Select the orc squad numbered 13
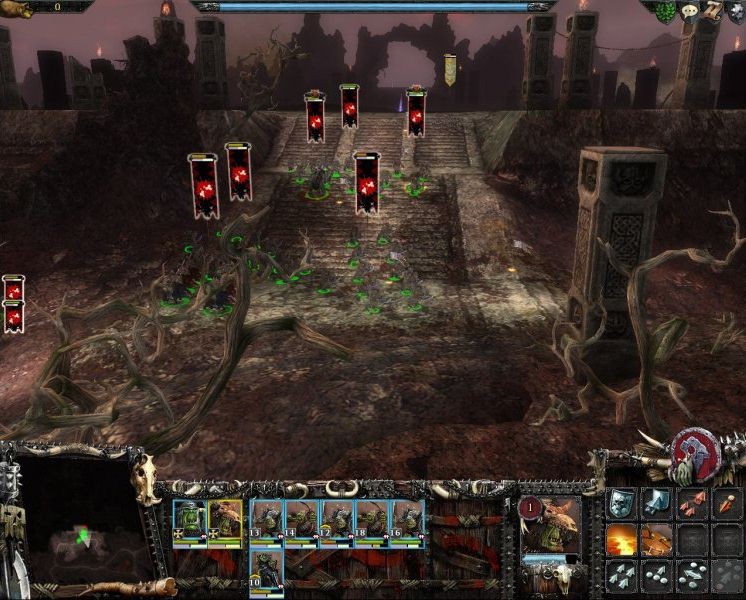This screenshot has width=746, height=600. point(266,520)
